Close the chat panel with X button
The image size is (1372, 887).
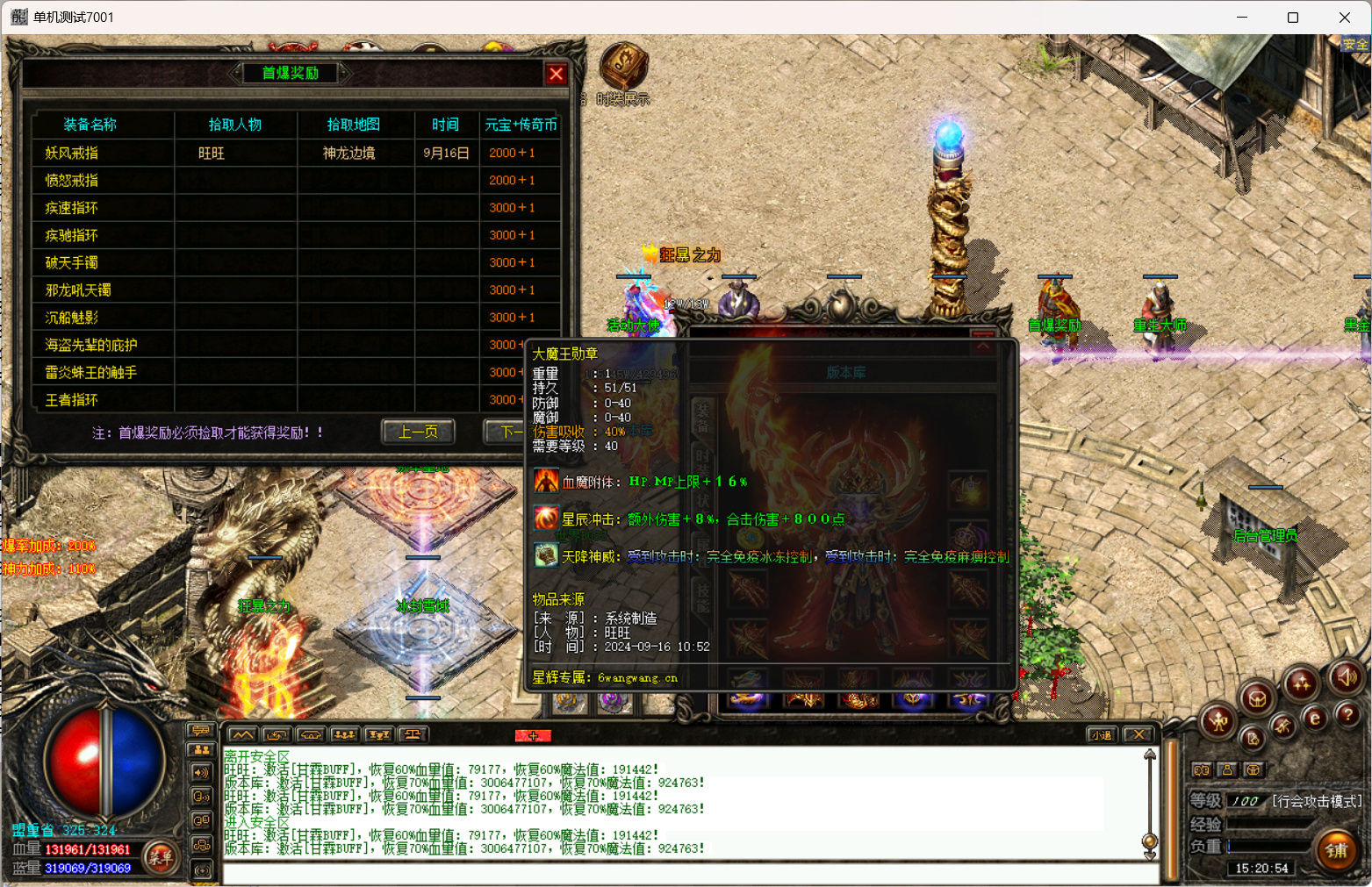point(1138,734)
